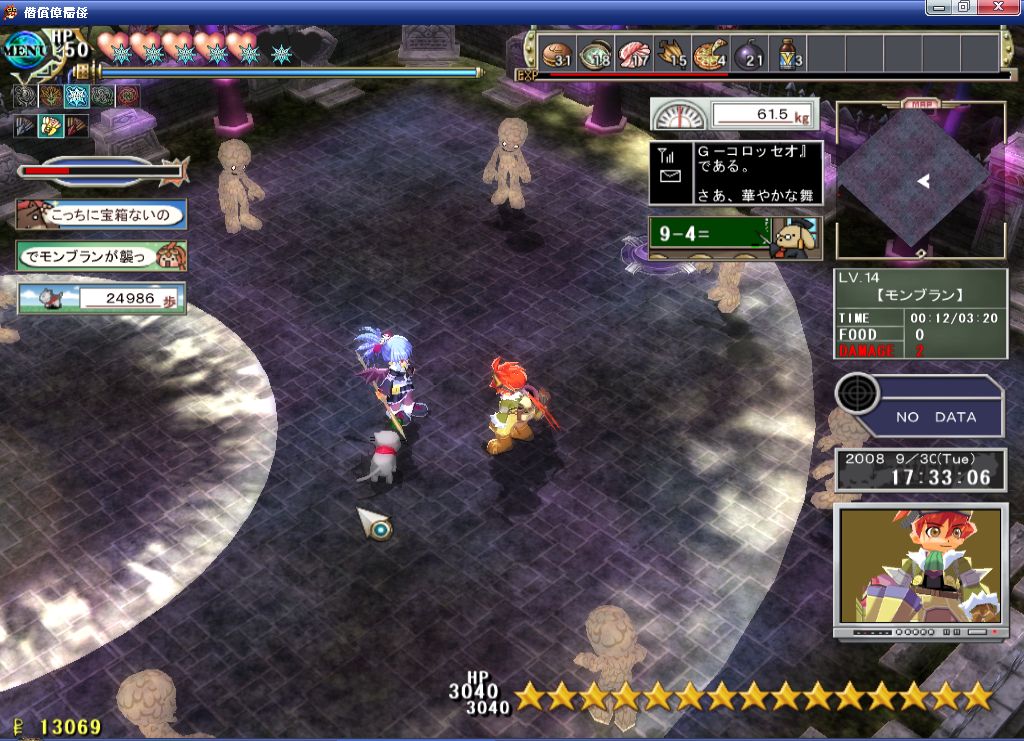This screenshot has height=741, width=1024.
Task: Select the black bomb item slot
Action: (x=749, y=54)
